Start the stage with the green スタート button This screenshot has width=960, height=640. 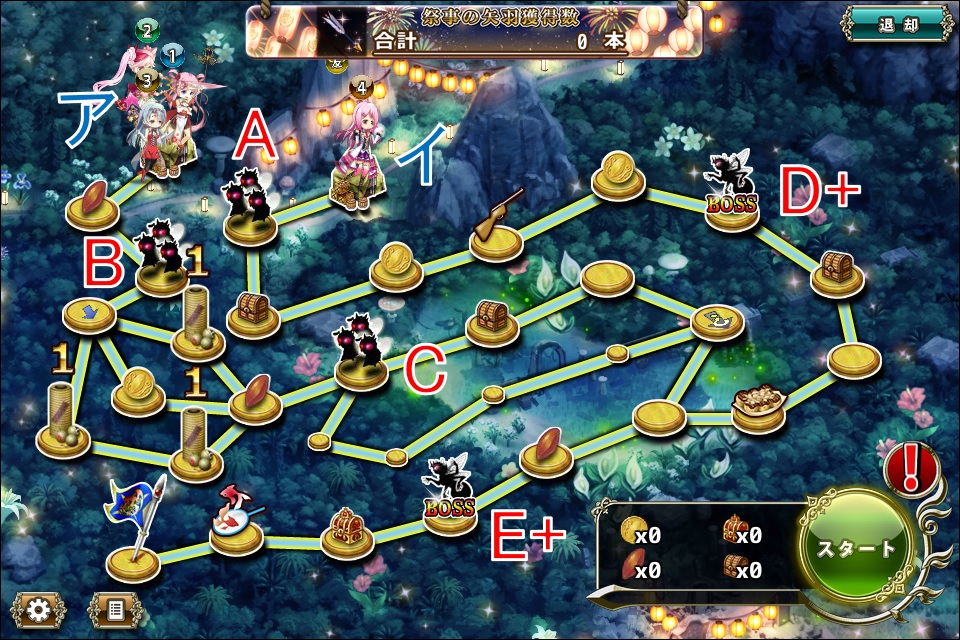857,549
